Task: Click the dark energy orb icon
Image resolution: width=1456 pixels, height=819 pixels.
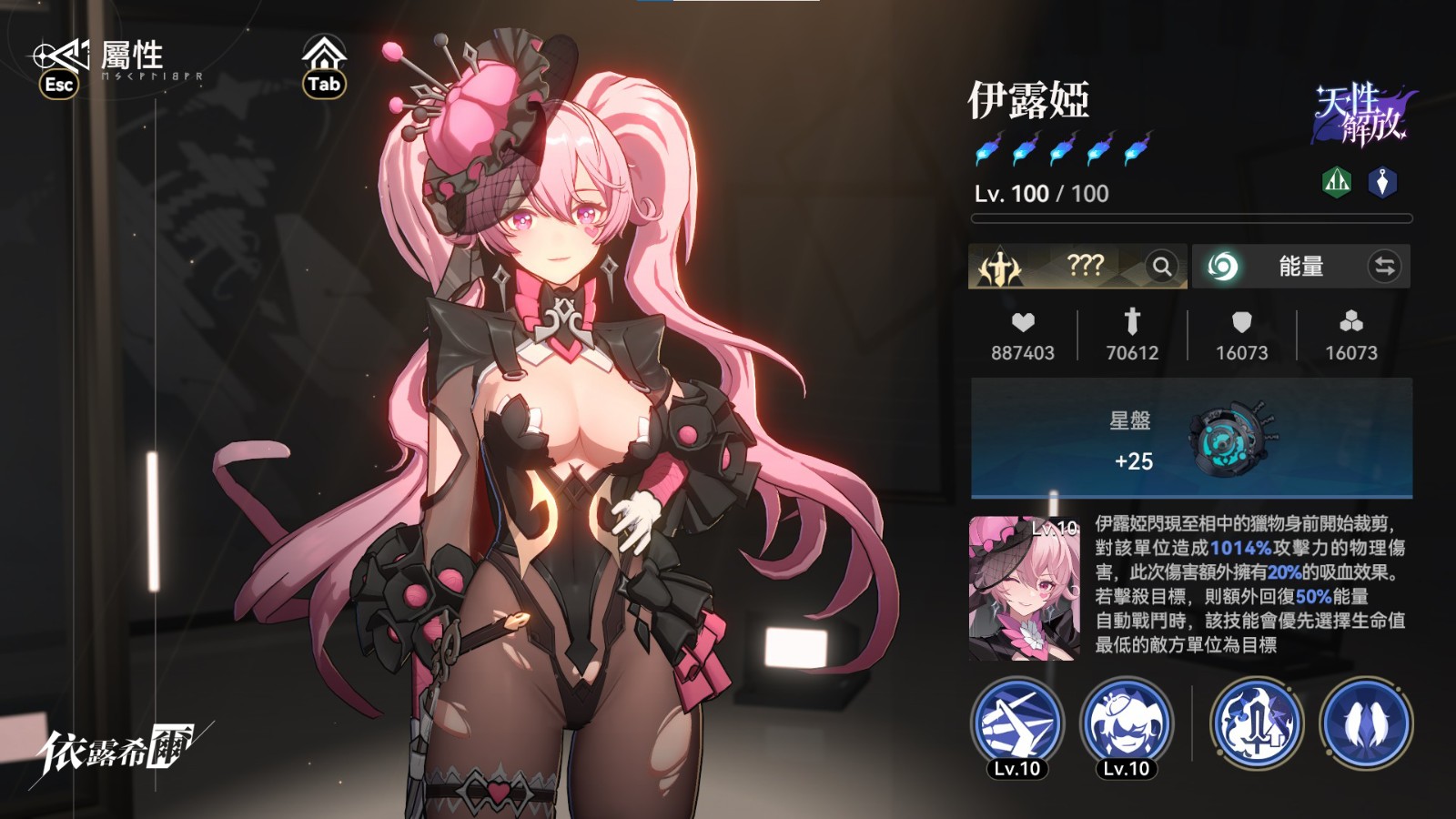Action: point(1223,267)
